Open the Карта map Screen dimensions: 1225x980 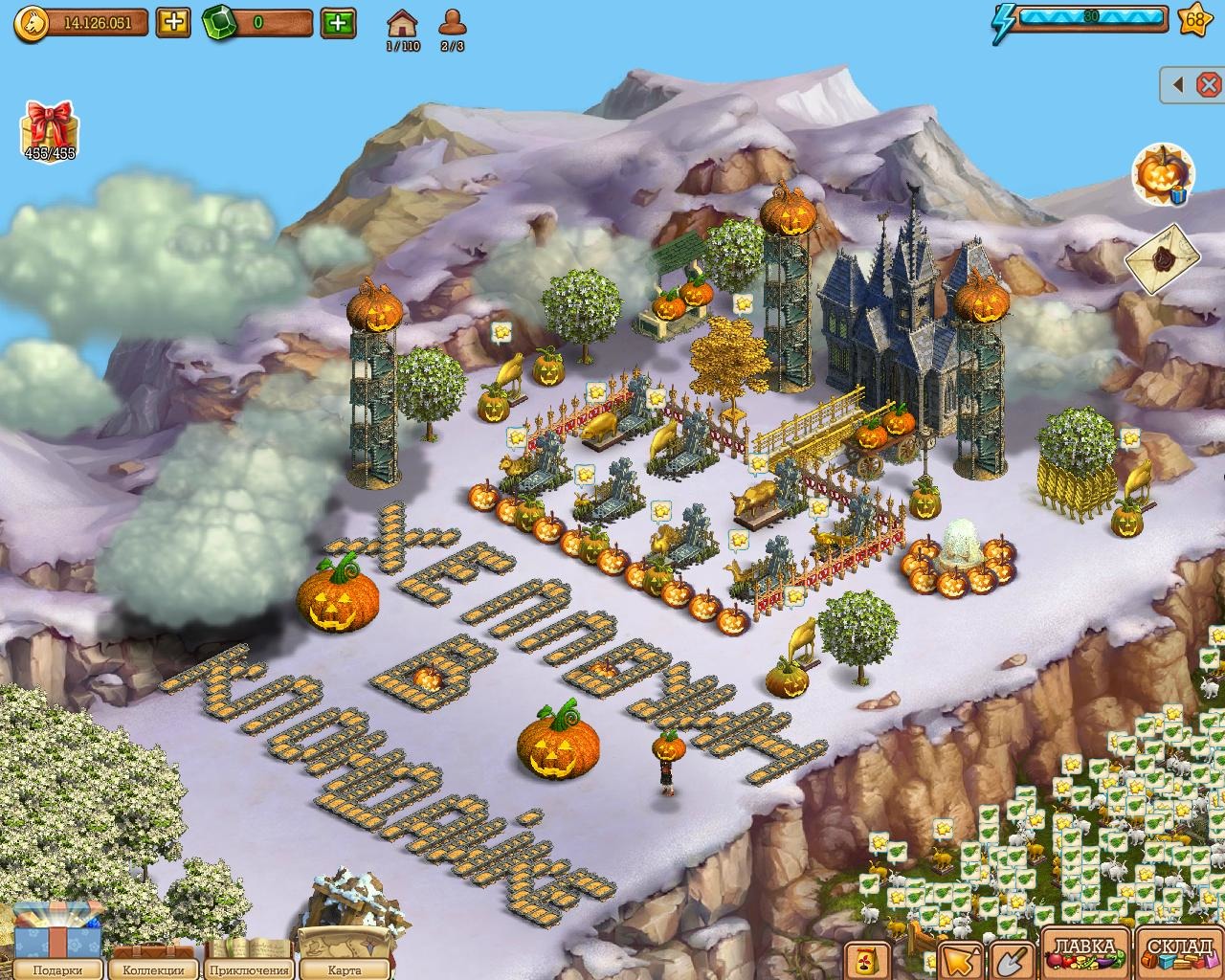(343, 952)
